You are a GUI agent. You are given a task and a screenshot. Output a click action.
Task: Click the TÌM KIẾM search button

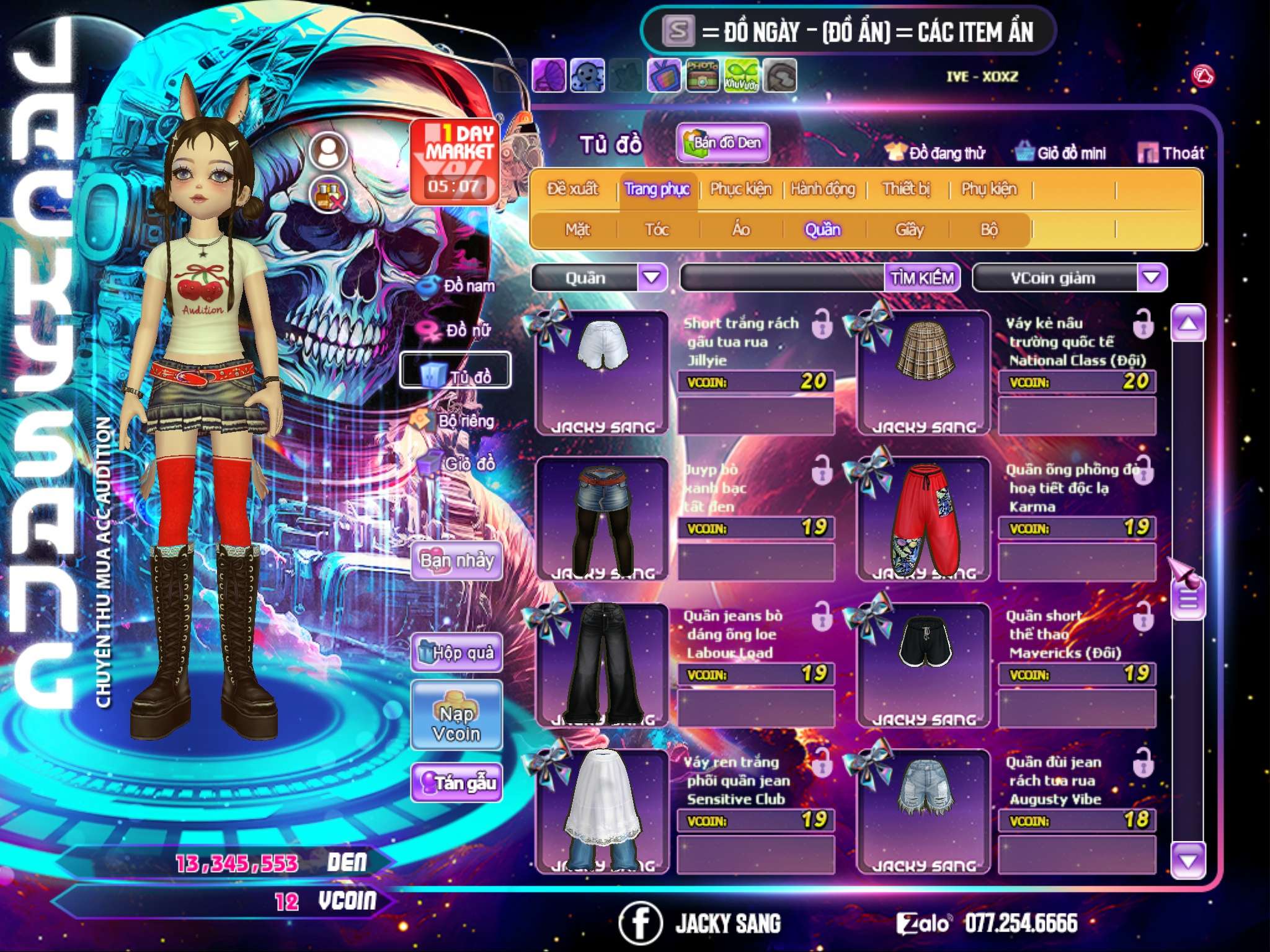click(921, 278)
